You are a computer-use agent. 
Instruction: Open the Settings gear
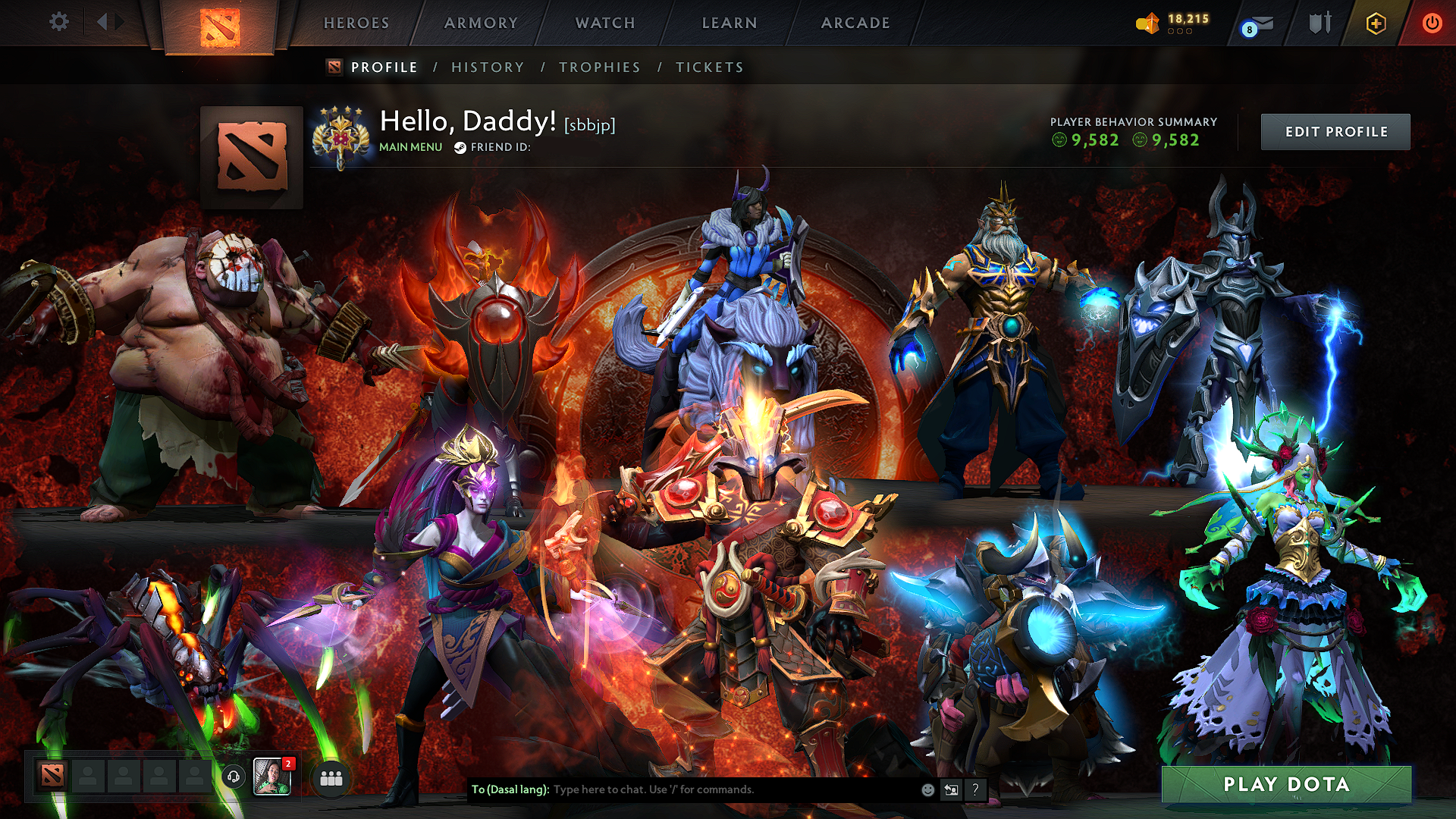point(59,22)
